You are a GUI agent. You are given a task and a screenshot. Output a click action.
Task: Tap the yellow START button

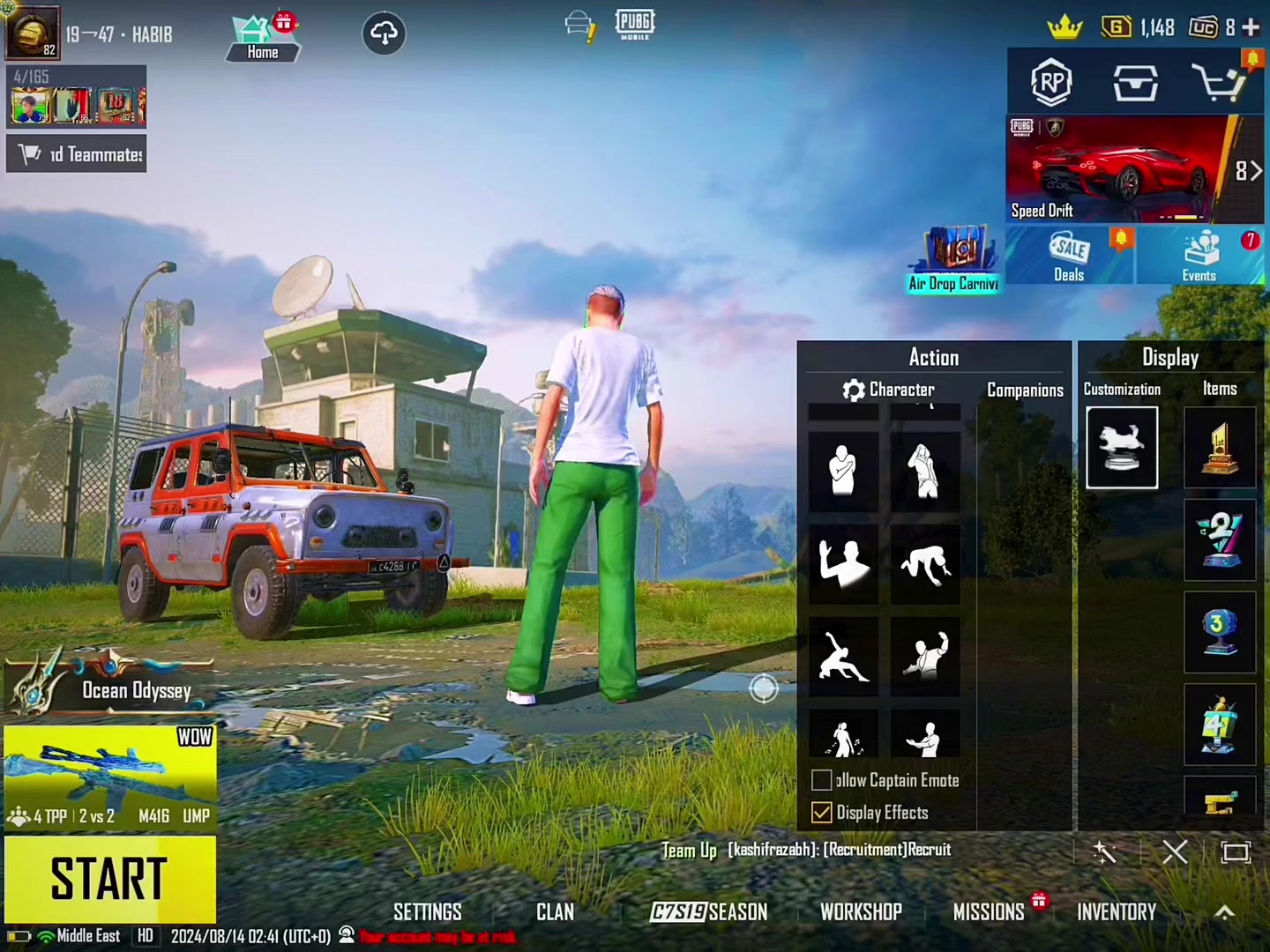tap(110, 878)
